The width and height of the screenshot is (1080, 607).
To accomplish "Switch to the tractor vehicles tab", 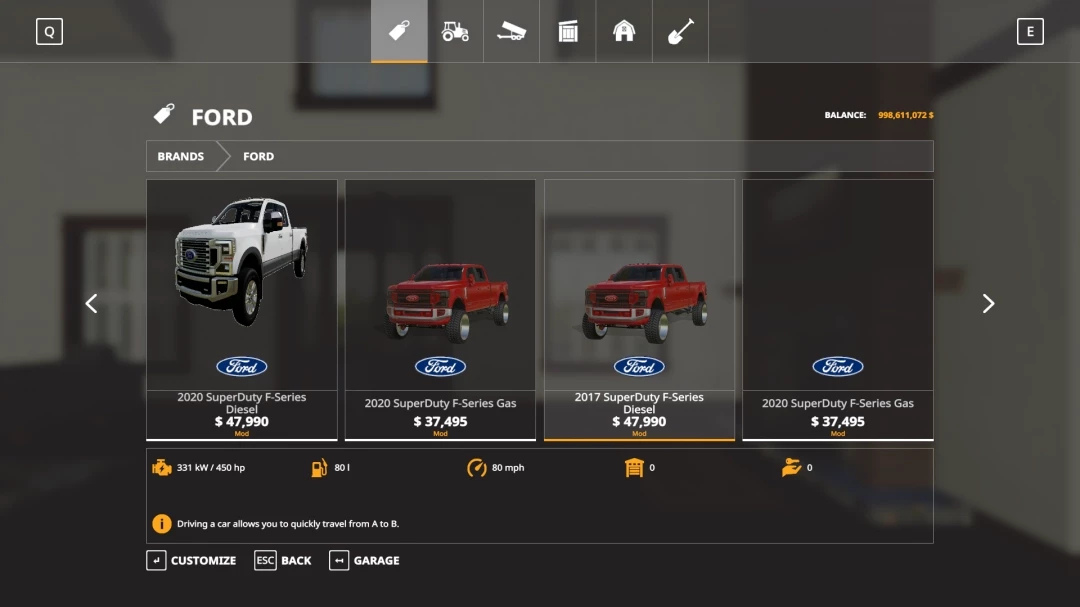I will (x=455, y=32).
